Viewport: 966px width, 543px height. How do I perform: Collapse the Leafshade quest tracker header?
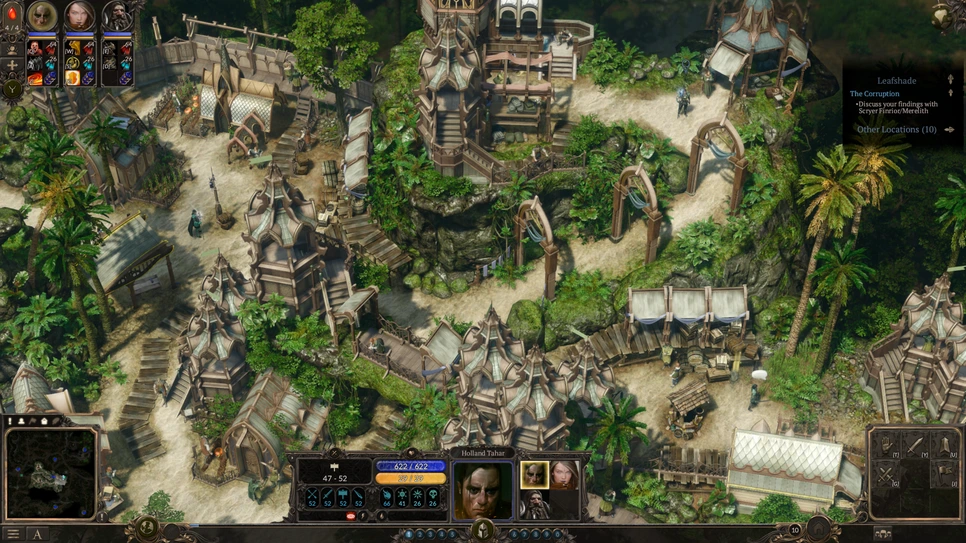(x=950, y=80)
